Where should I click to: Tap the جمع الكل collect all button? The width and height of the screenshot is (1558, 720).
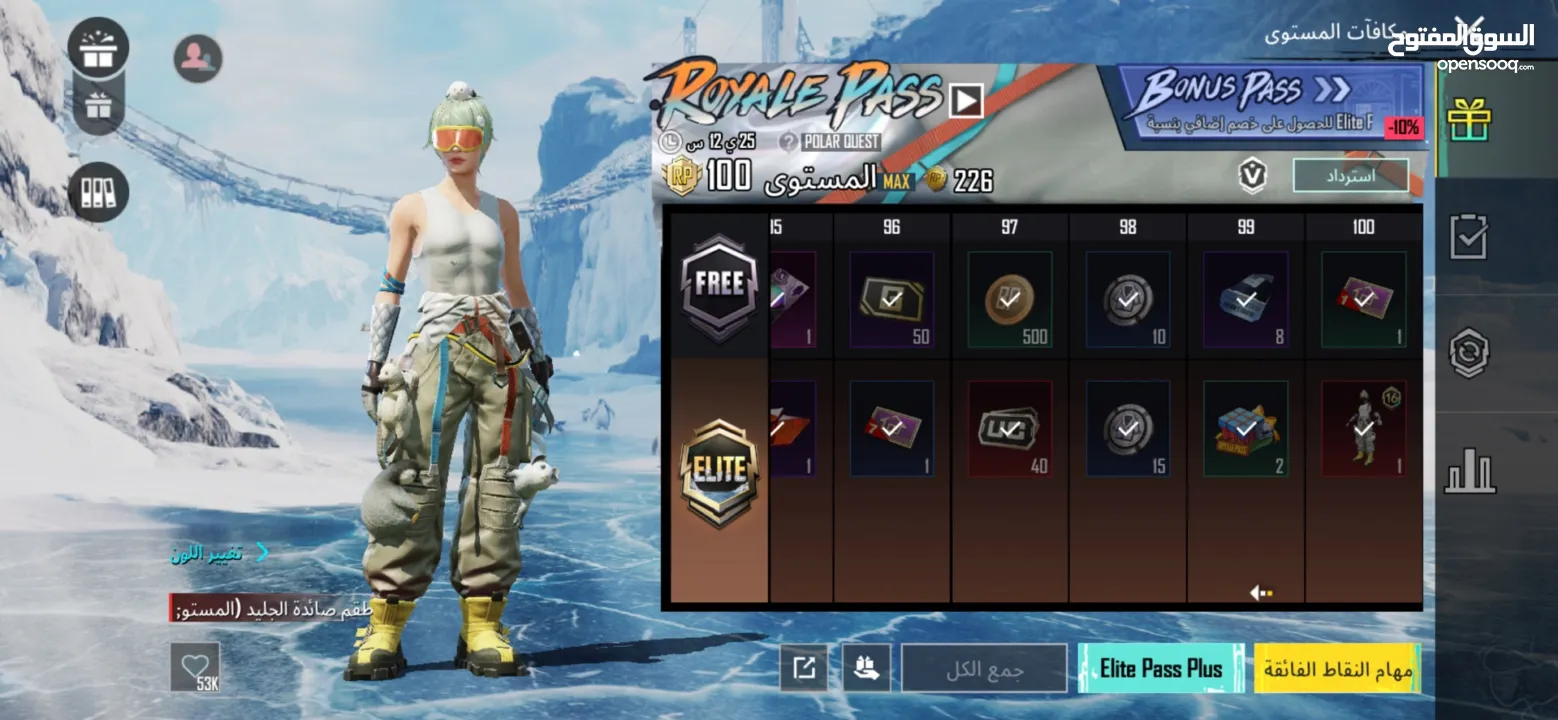(984, 668)
